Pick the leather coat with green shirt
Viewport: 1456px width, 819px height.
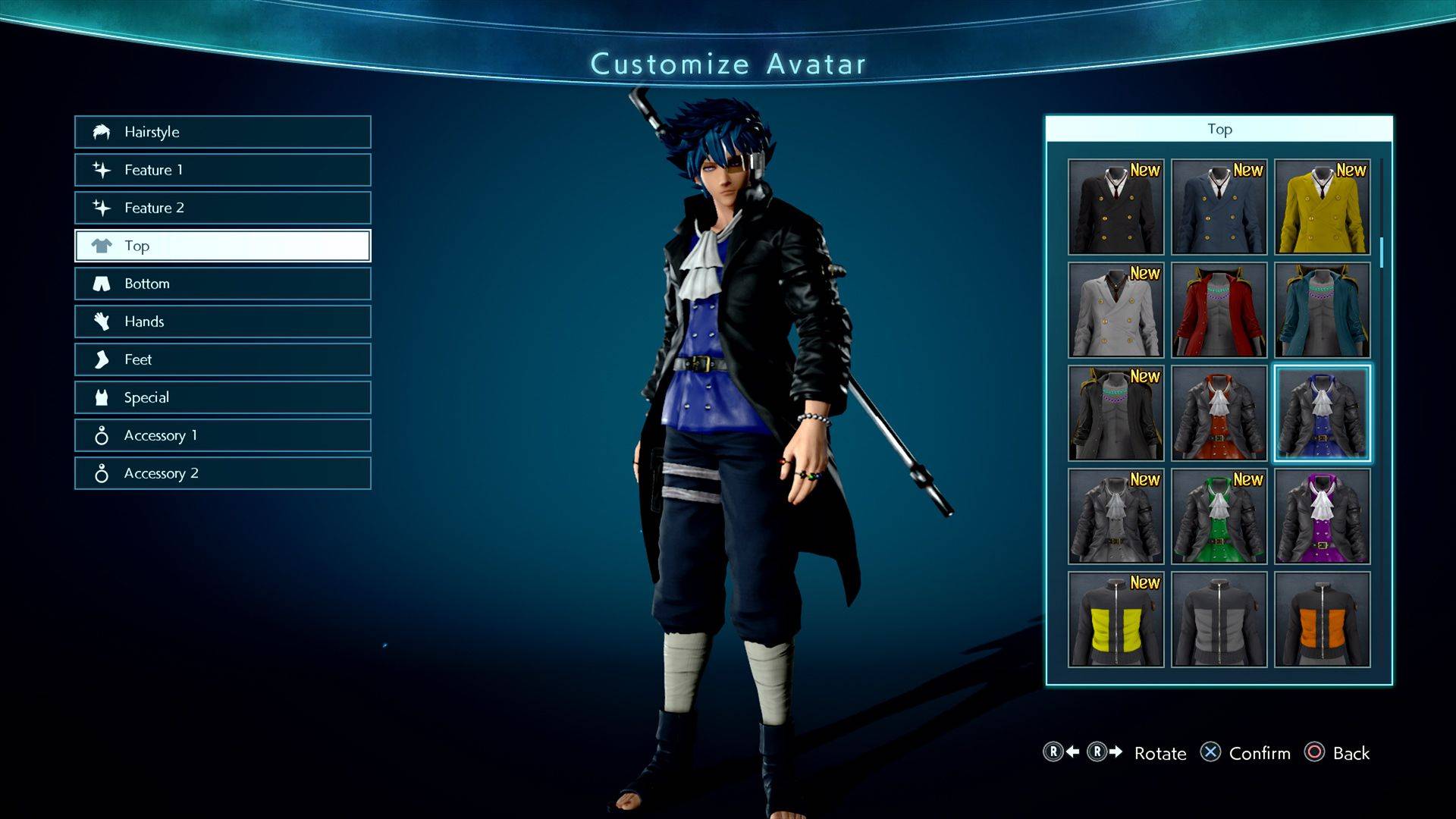1219,516
